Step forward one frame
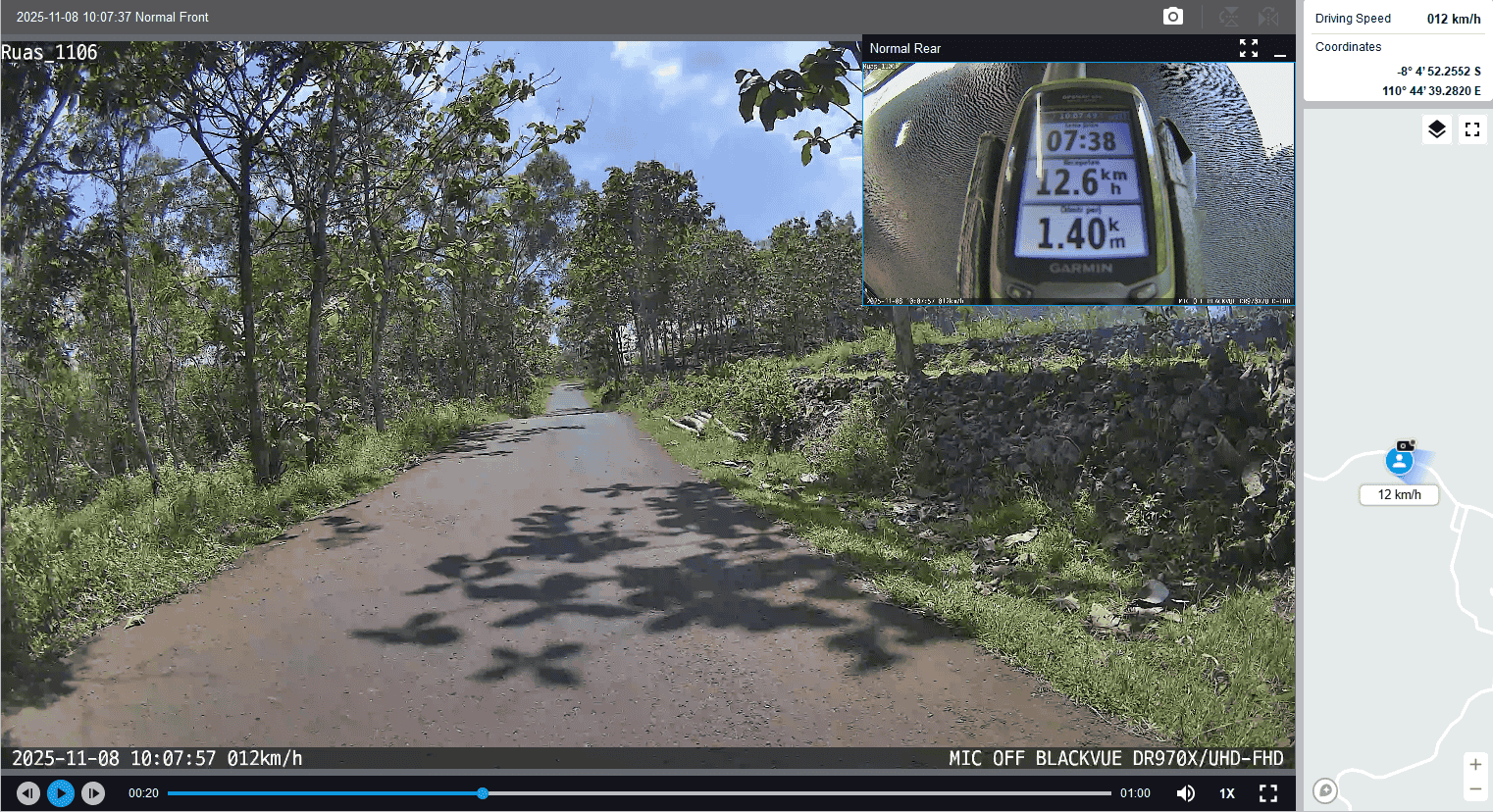Screen dimensions: 1493x812 pyautogui.click(x=93, y=793)
